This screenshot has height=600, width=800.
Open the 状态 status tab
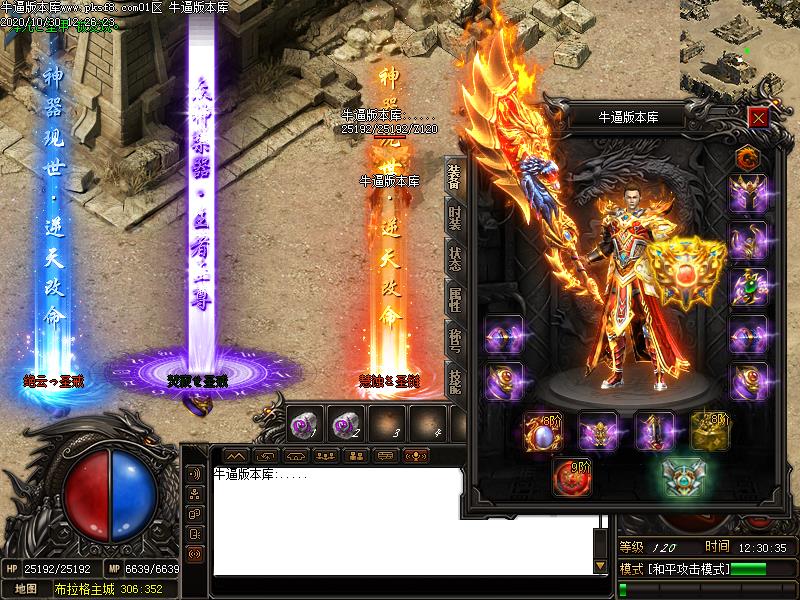[x=455, y=257]
